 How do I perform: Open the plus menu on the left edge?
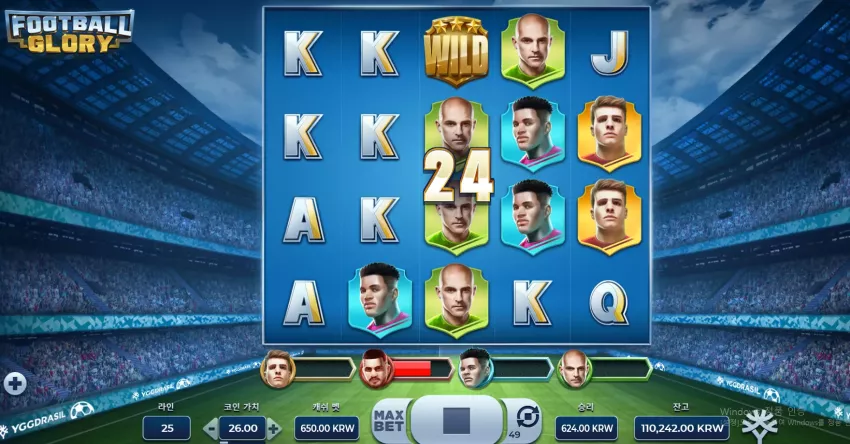coord(14,383)
